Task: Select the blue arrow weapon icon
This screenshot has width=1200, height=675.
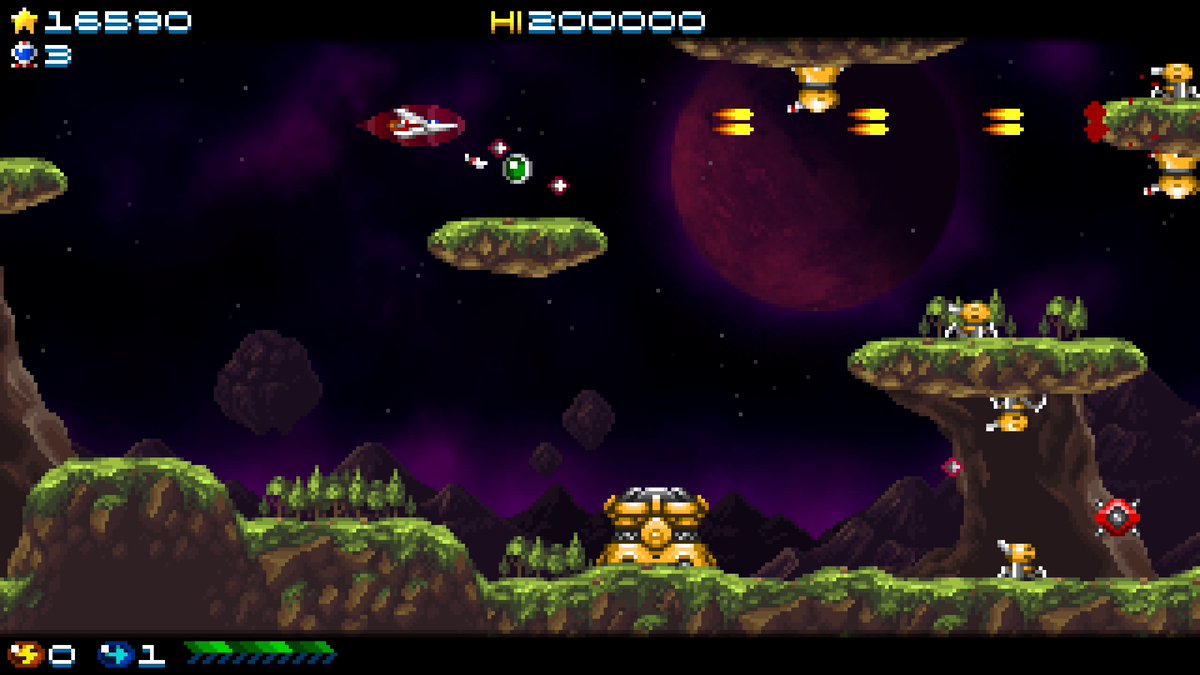Action: coord(115,655)
